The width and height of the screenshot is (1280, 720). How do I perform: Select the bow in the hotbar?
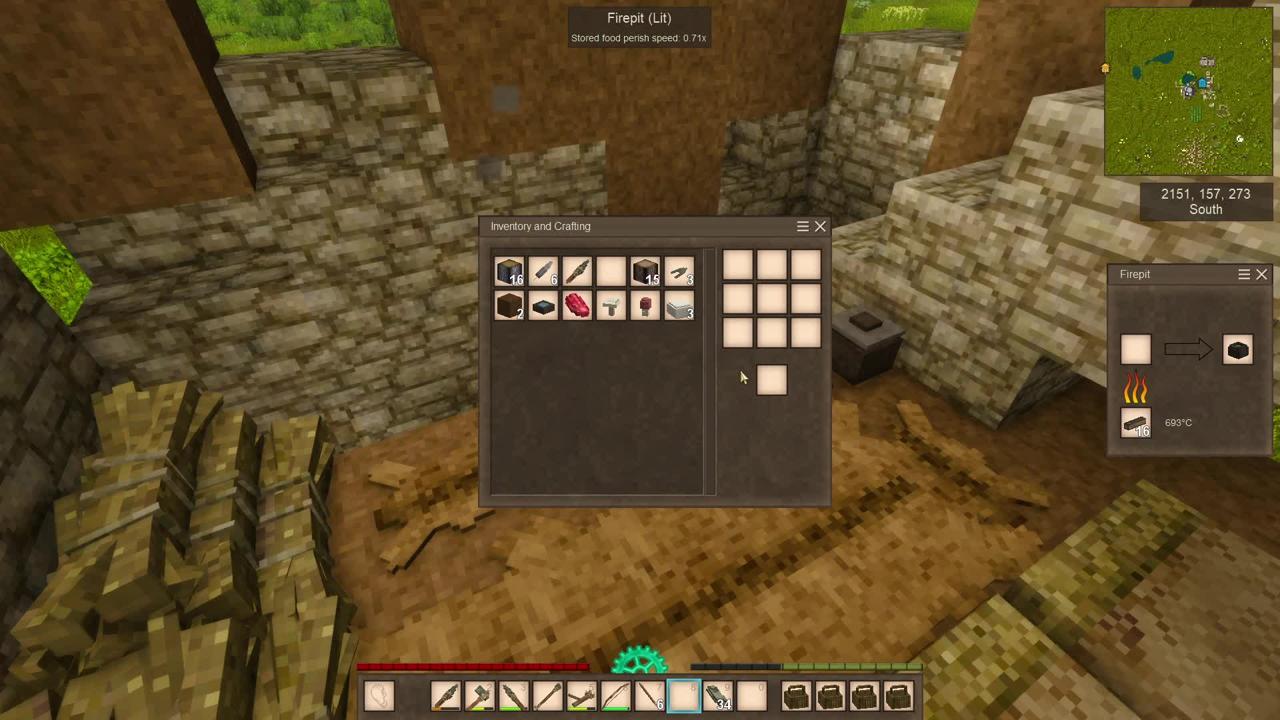tap(615, 696)
